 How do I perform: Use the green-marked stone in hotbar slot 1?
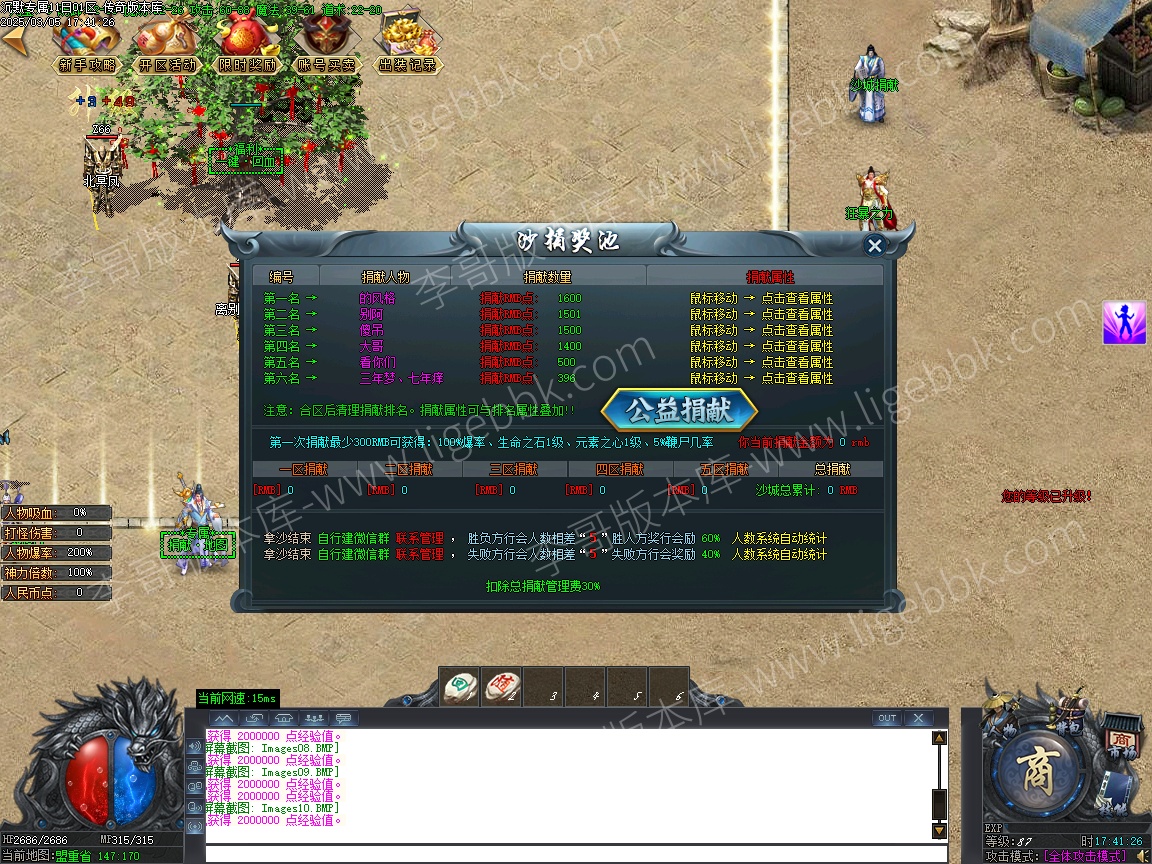[459, 686]
